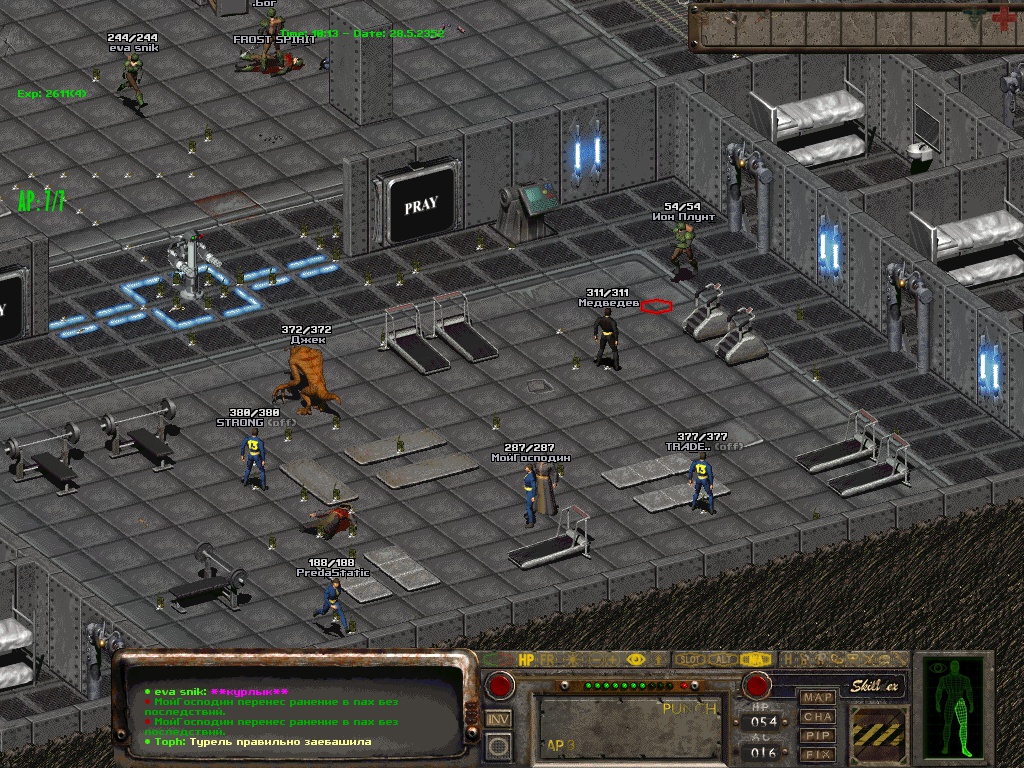The height and width of the screenshot is (768, 1024).
Task: Click the round options button below INV
Action: [x=498, y=745]
